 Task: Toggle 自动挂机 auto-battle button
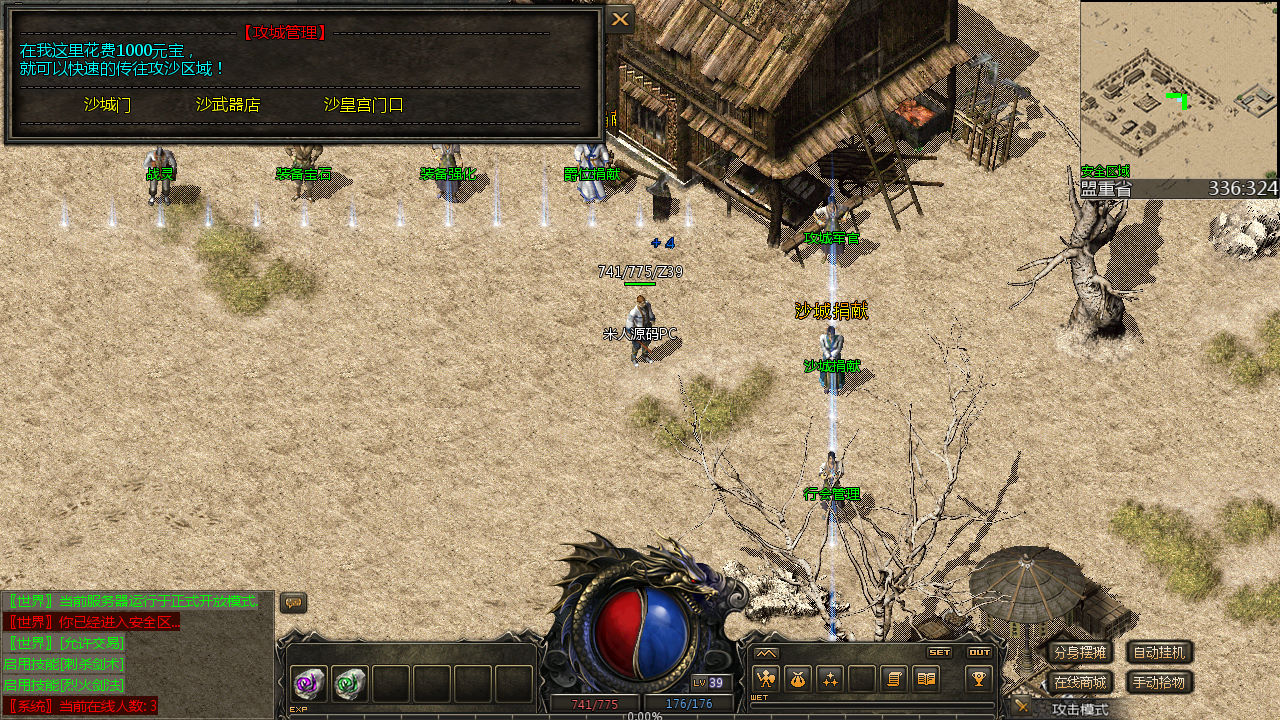(x=1160, y=653)
